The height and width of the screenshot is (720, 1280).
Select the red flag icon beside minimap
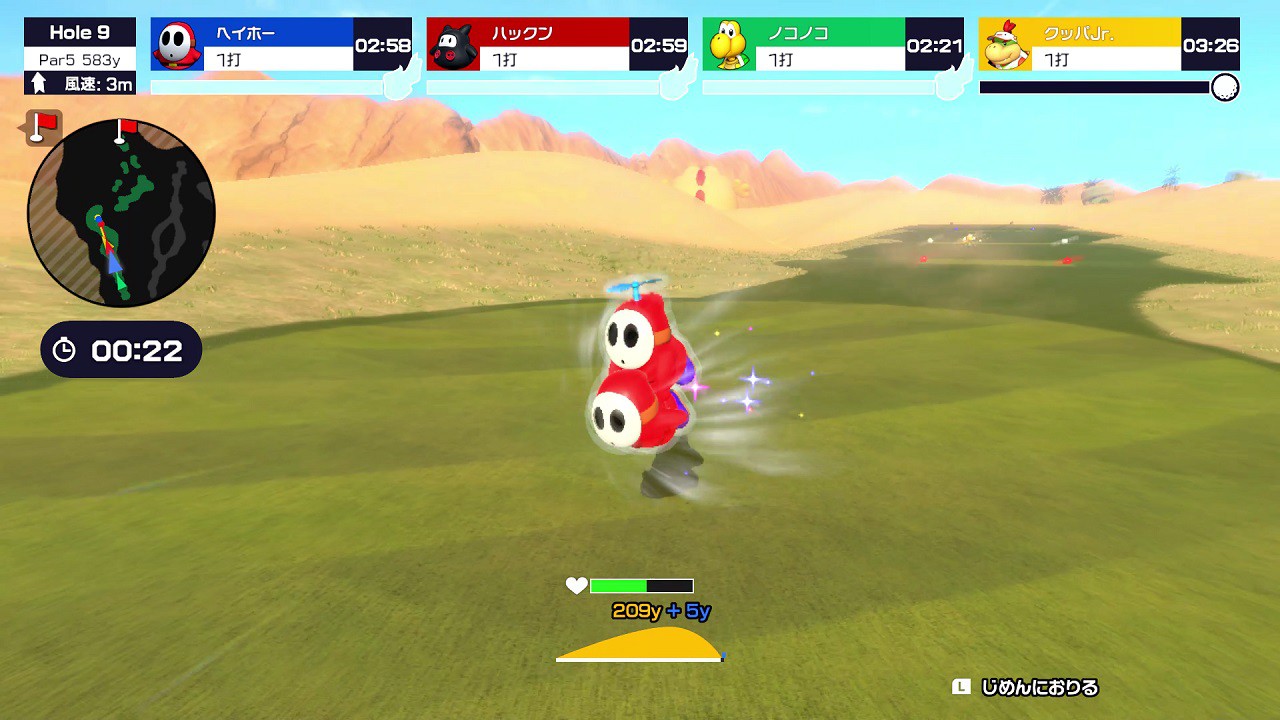[x=42, y=127]
